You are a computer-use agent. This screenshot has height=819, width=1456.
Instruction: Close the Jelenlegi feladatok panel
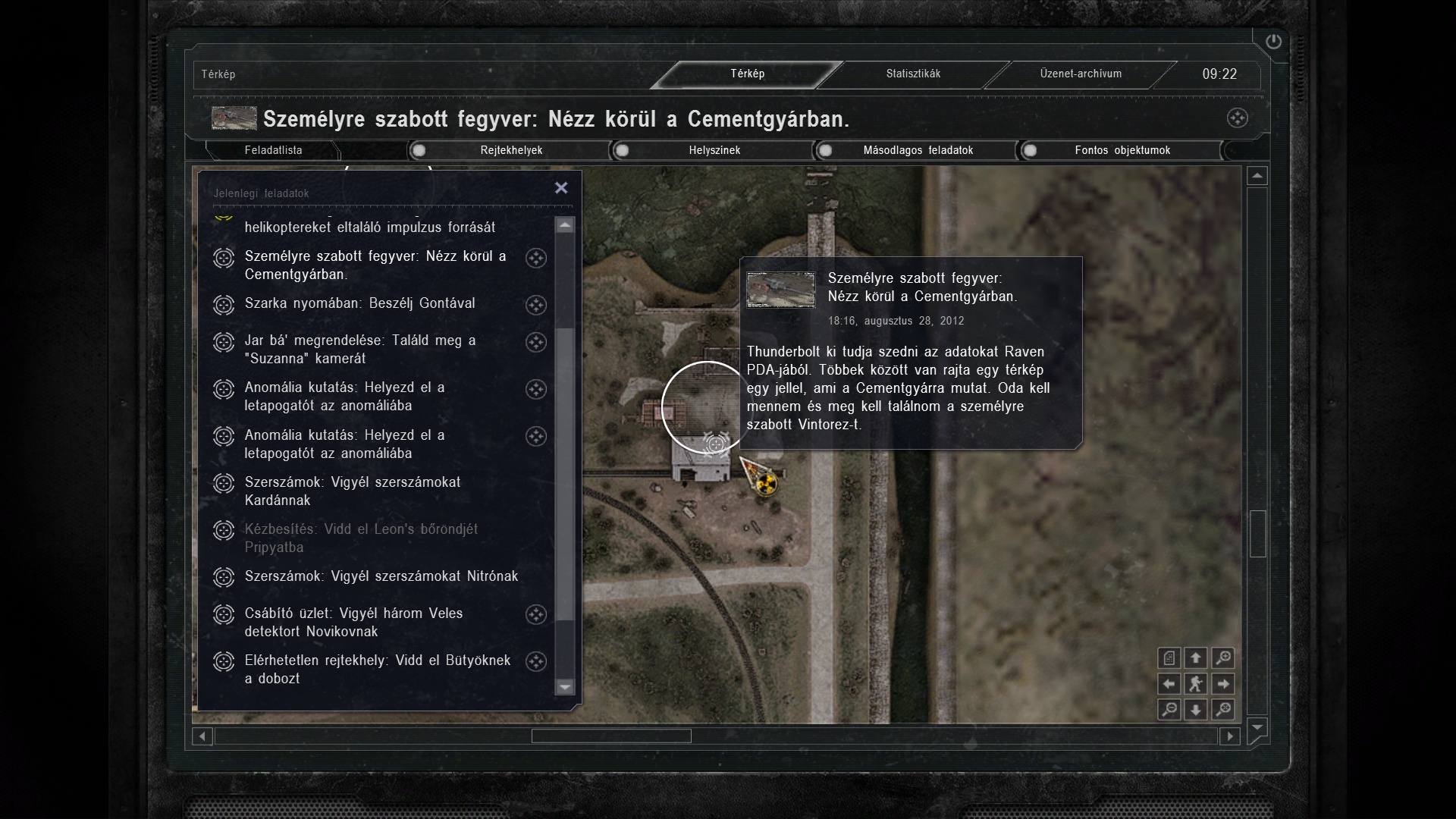pos(561,188)
